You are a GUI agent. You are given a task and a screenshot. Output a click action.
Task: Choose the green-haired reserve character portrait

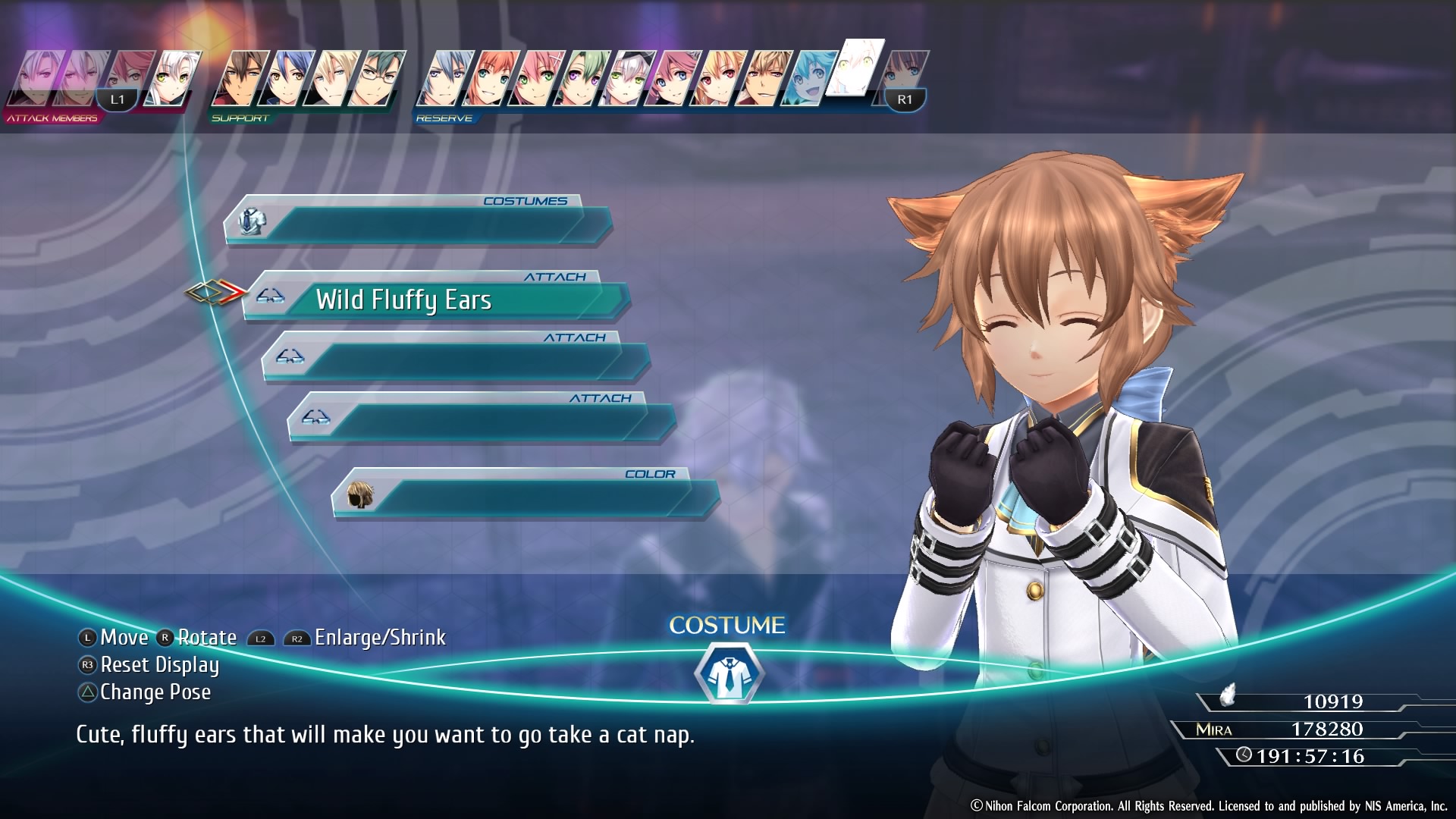[581, 78]
